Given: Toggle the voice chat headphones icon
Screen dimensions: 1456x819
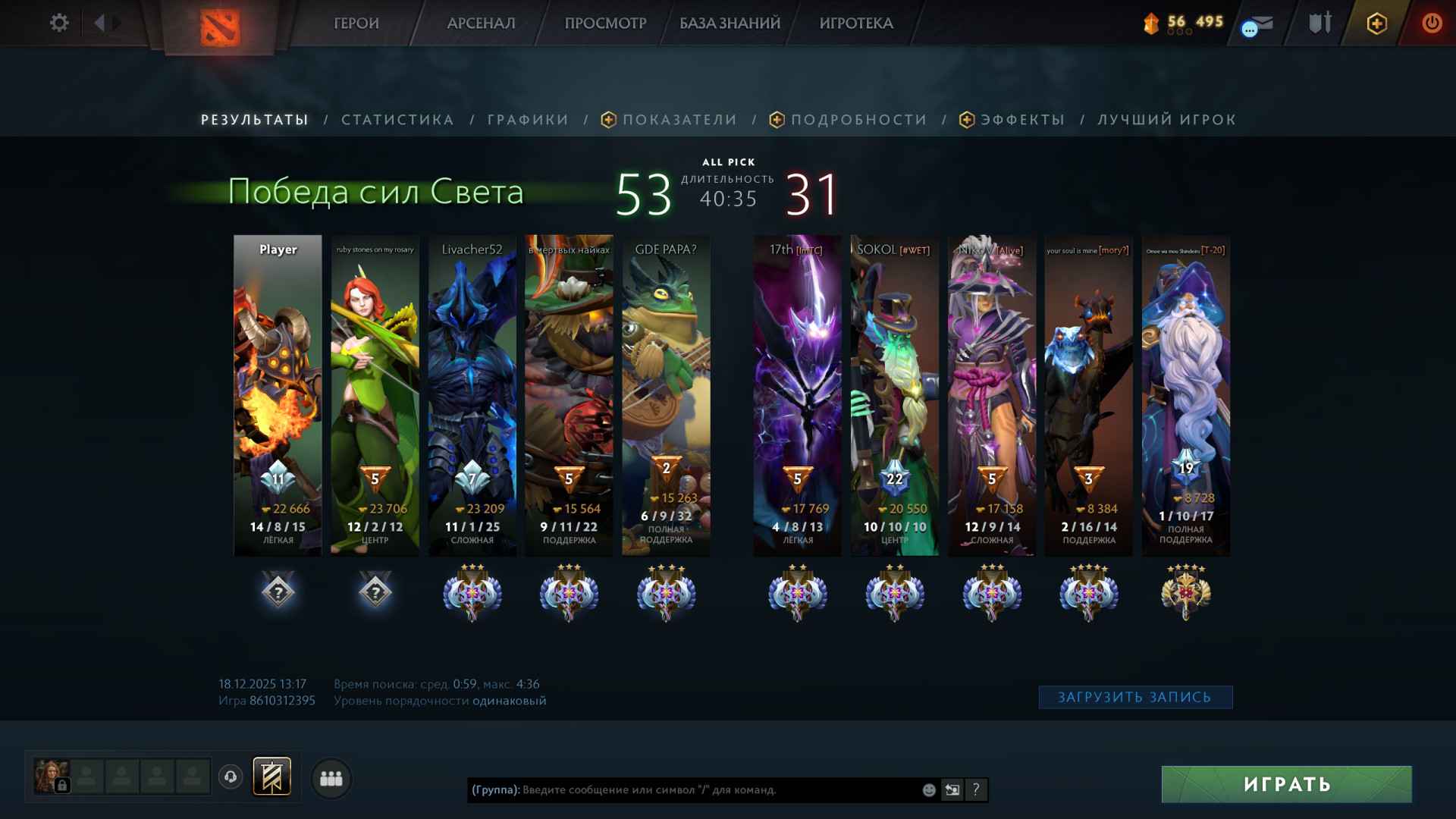Looking at the screenshot, I should tap(230, 777).
